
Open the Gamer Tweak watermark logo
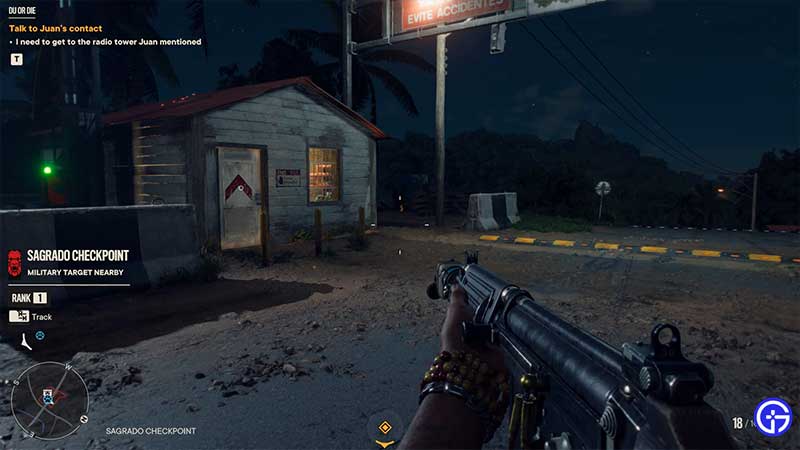(x=772, y=417)
